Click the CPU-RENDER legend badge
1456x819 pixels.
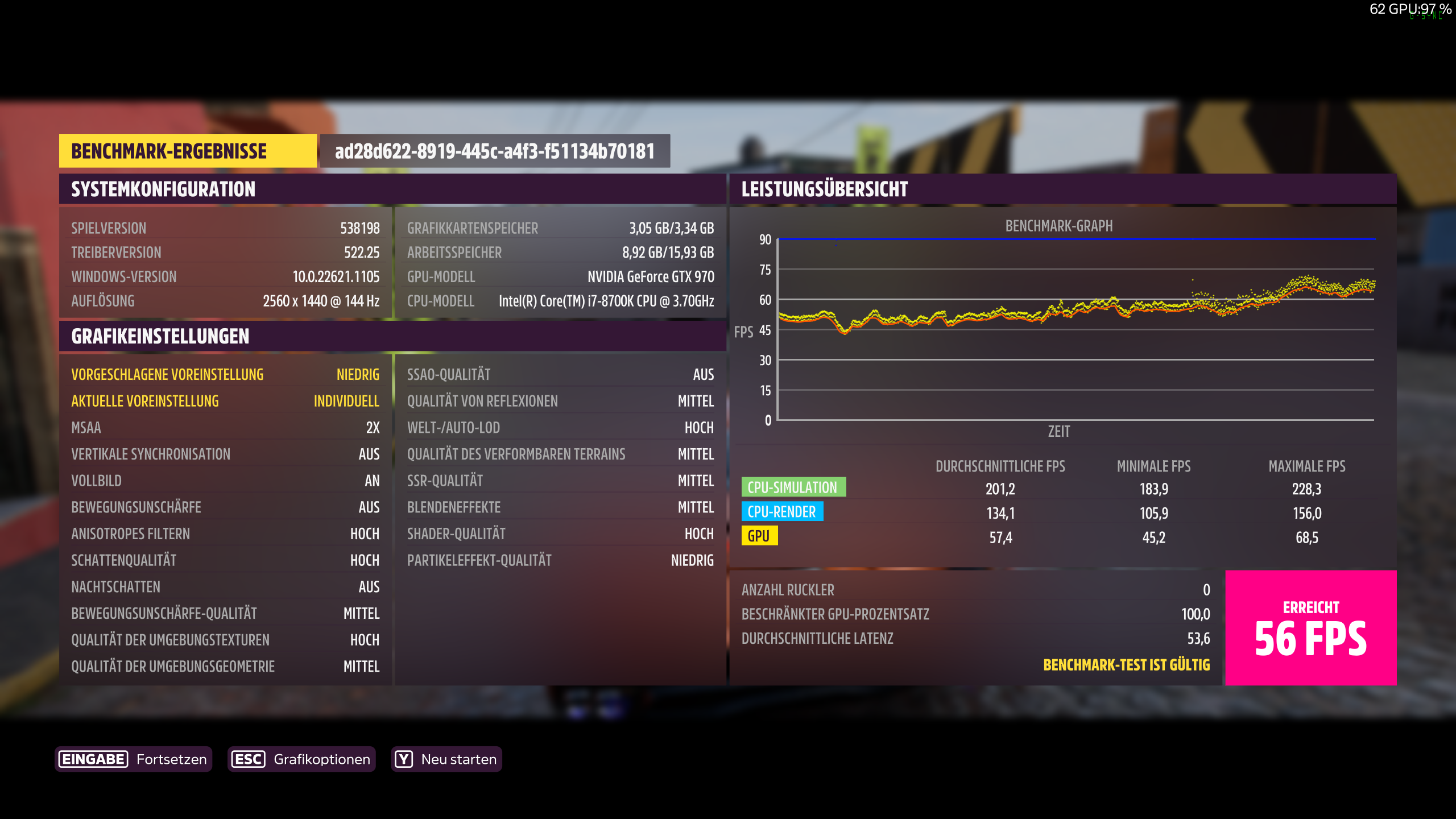tap(781, 511)
